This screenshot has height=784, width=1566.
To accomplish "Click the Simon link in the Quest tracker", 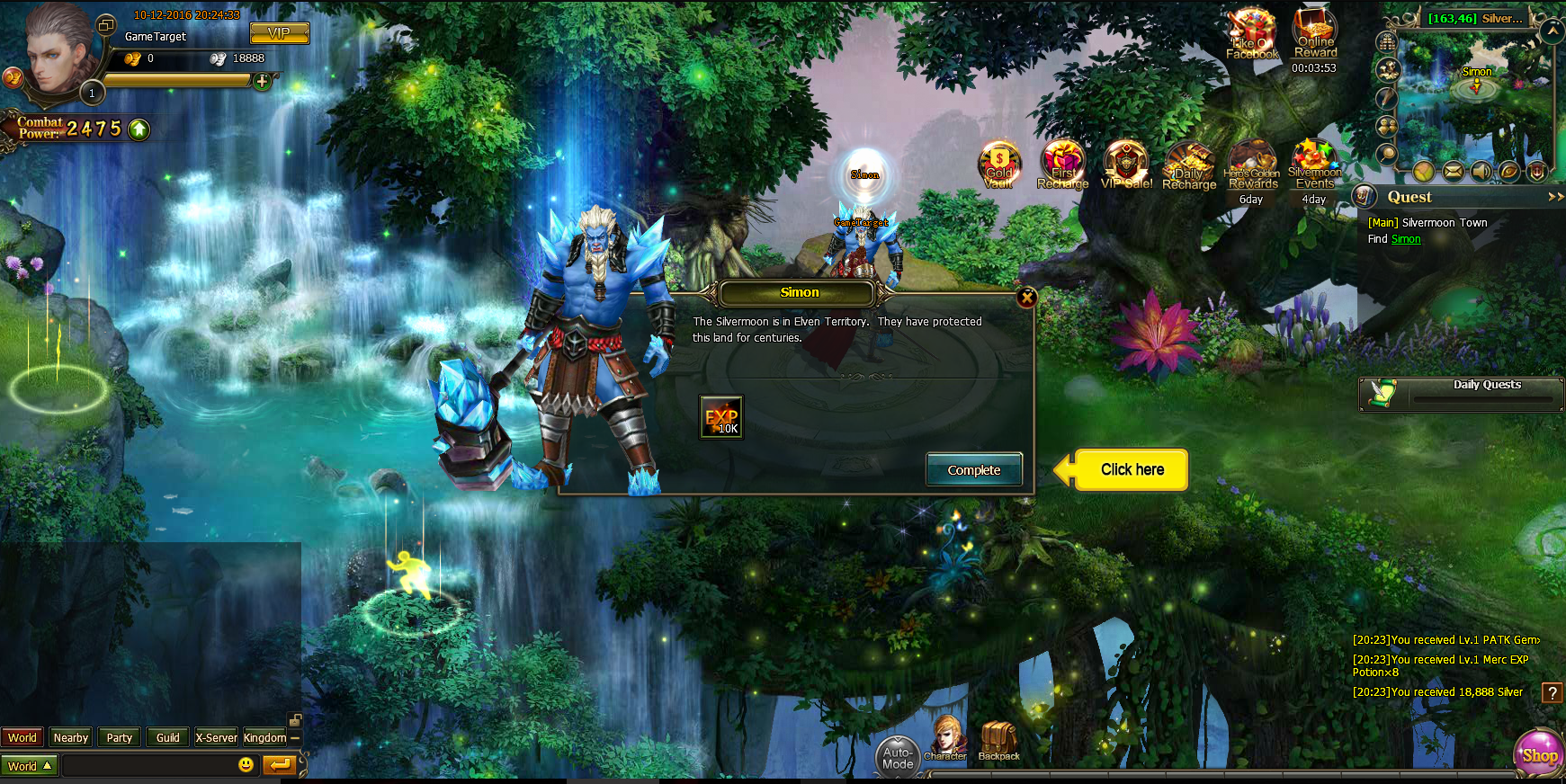I will [x=1405, y=238].
